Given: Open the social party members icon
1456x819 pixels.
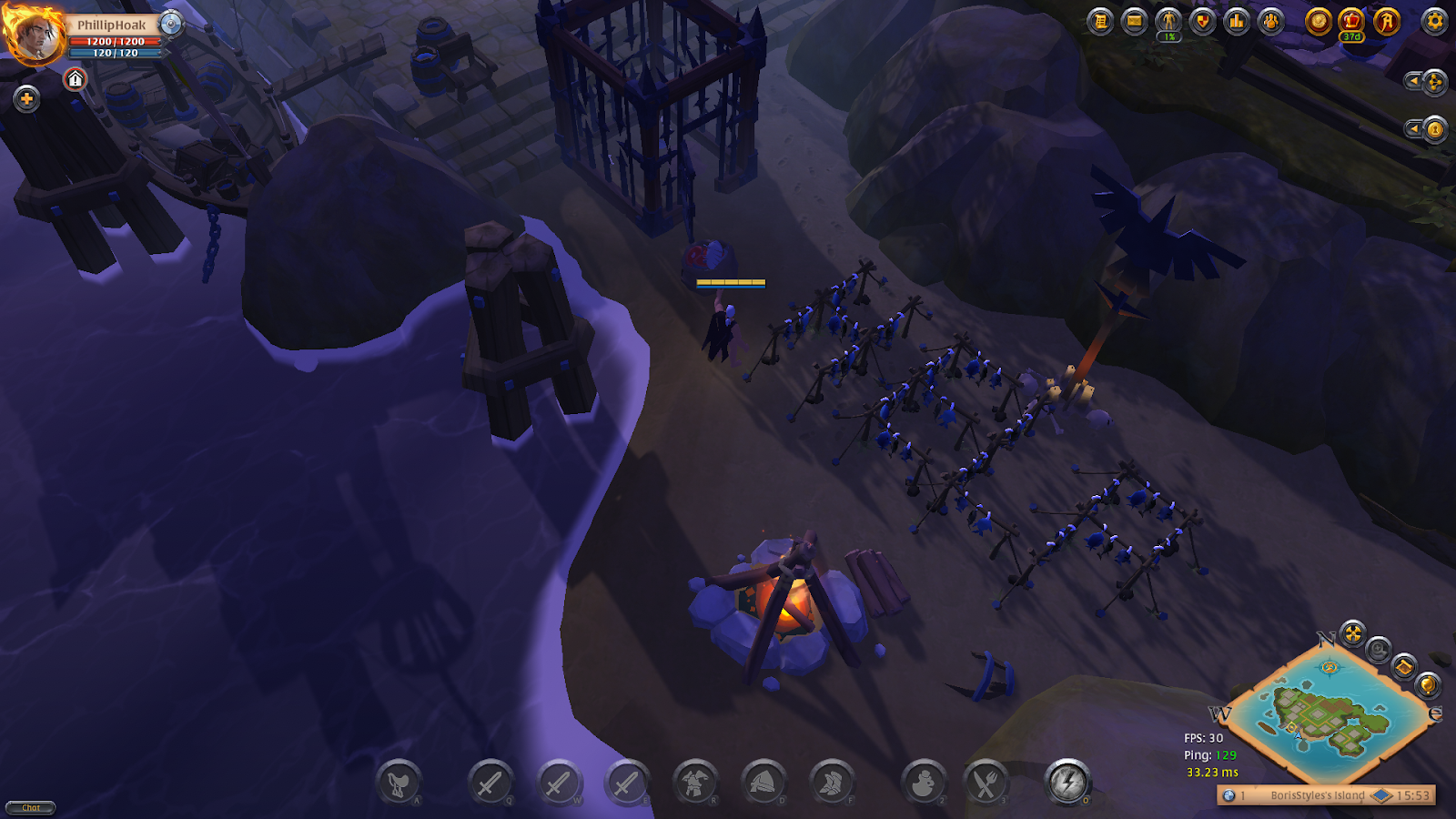Looking at the screenshot, I should pos(1271,21).
